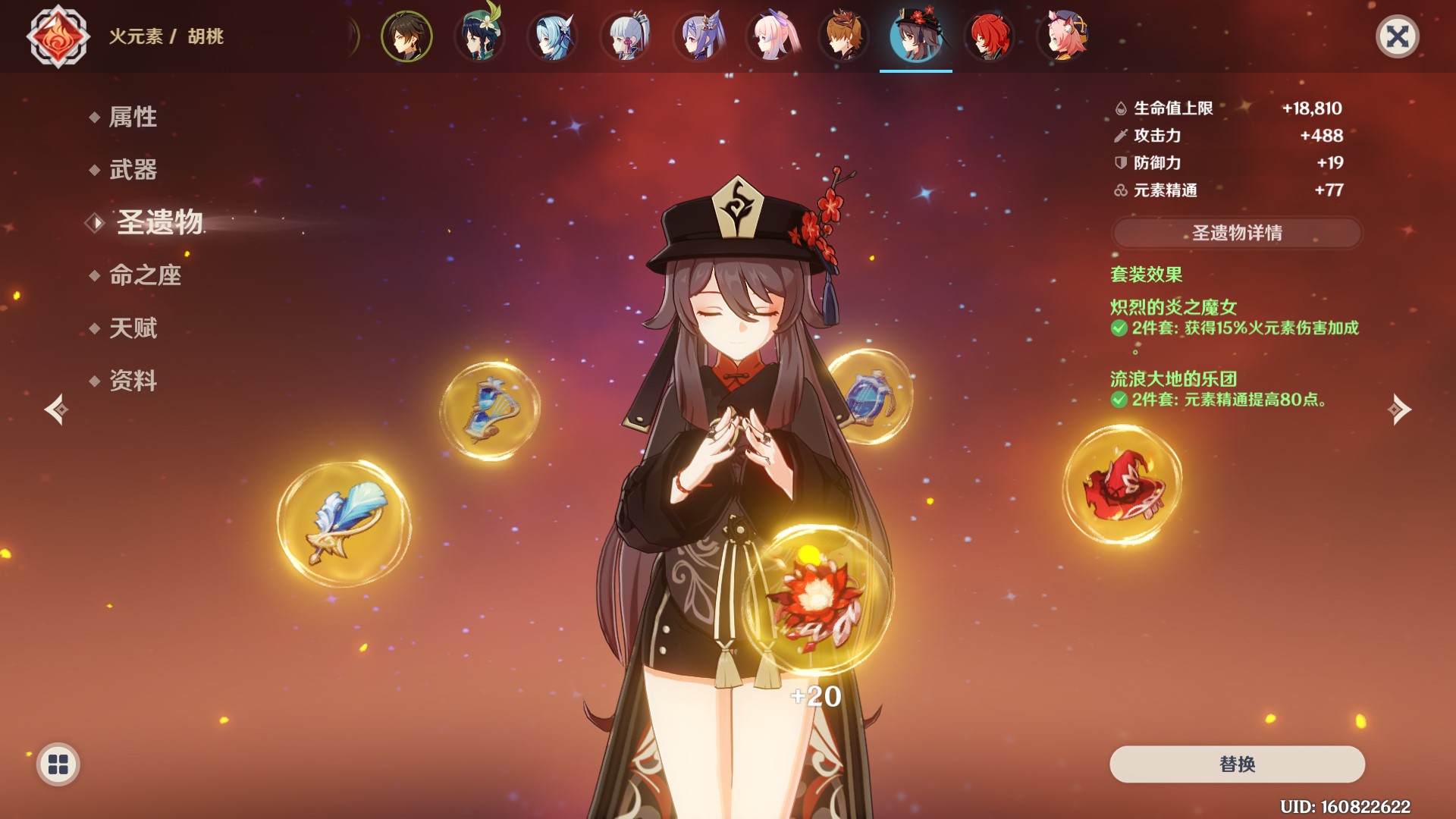1456x819 pixels.
Task: Click the 圣遗物详情 artifact details button
Action: [x=1236, y=233]
